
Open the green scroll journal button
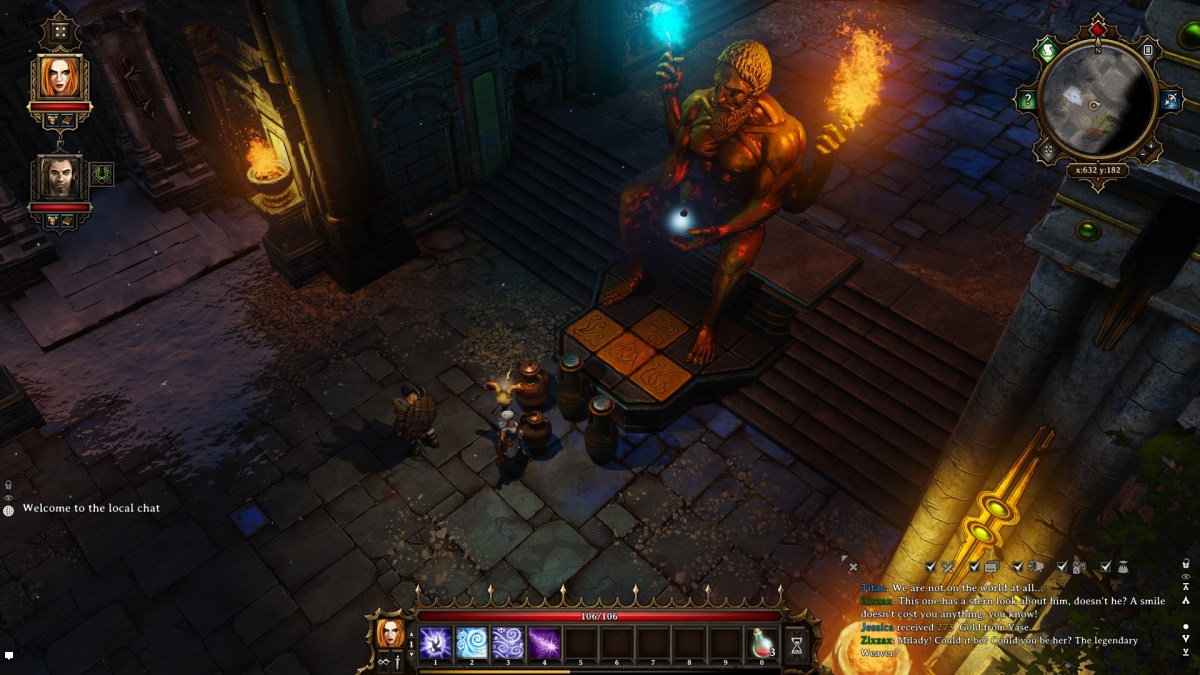click(1048, 51)
